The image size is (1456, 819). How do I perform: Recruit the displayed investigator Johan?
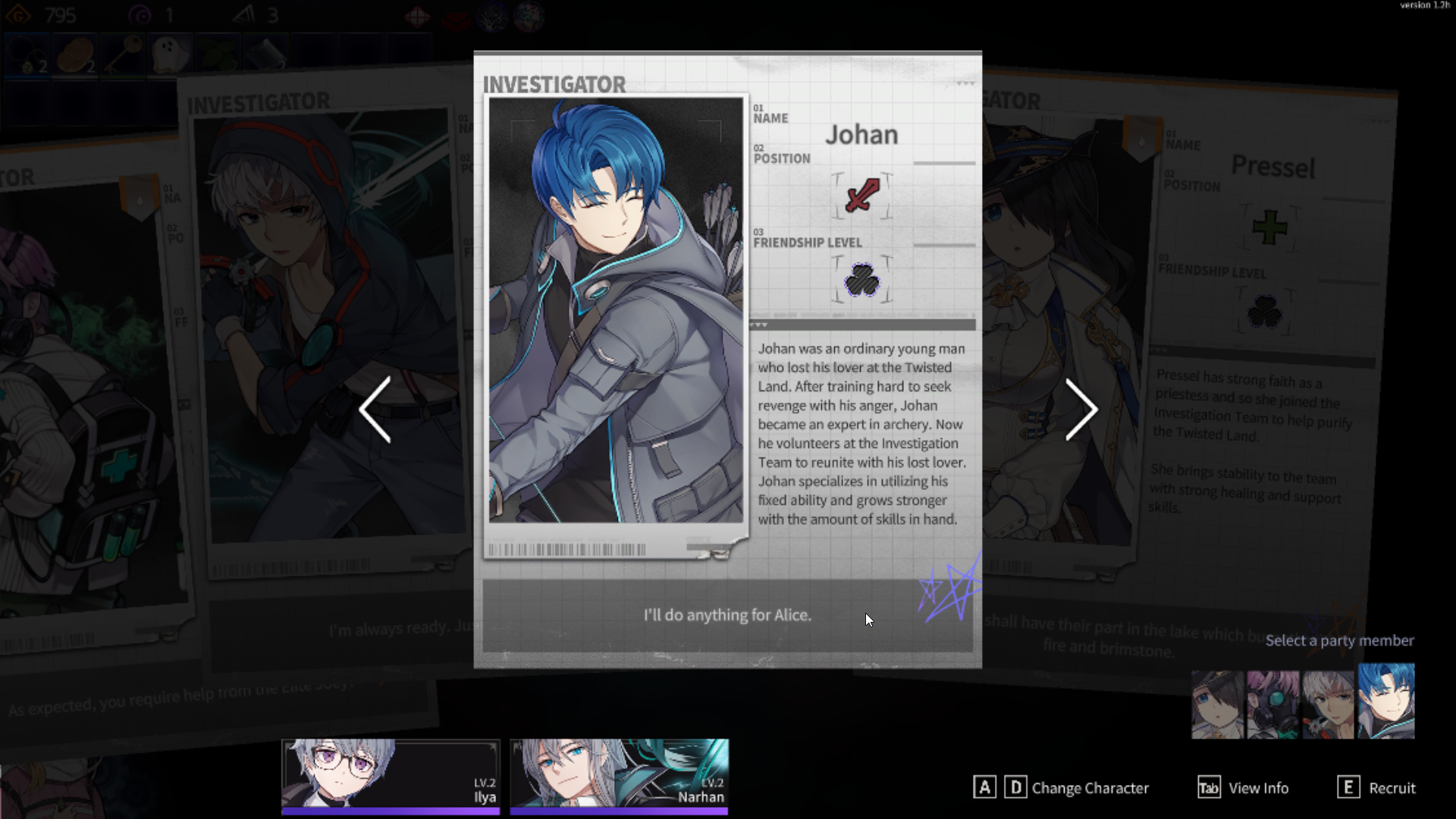pyautogui.click(x=1376, y=788)
